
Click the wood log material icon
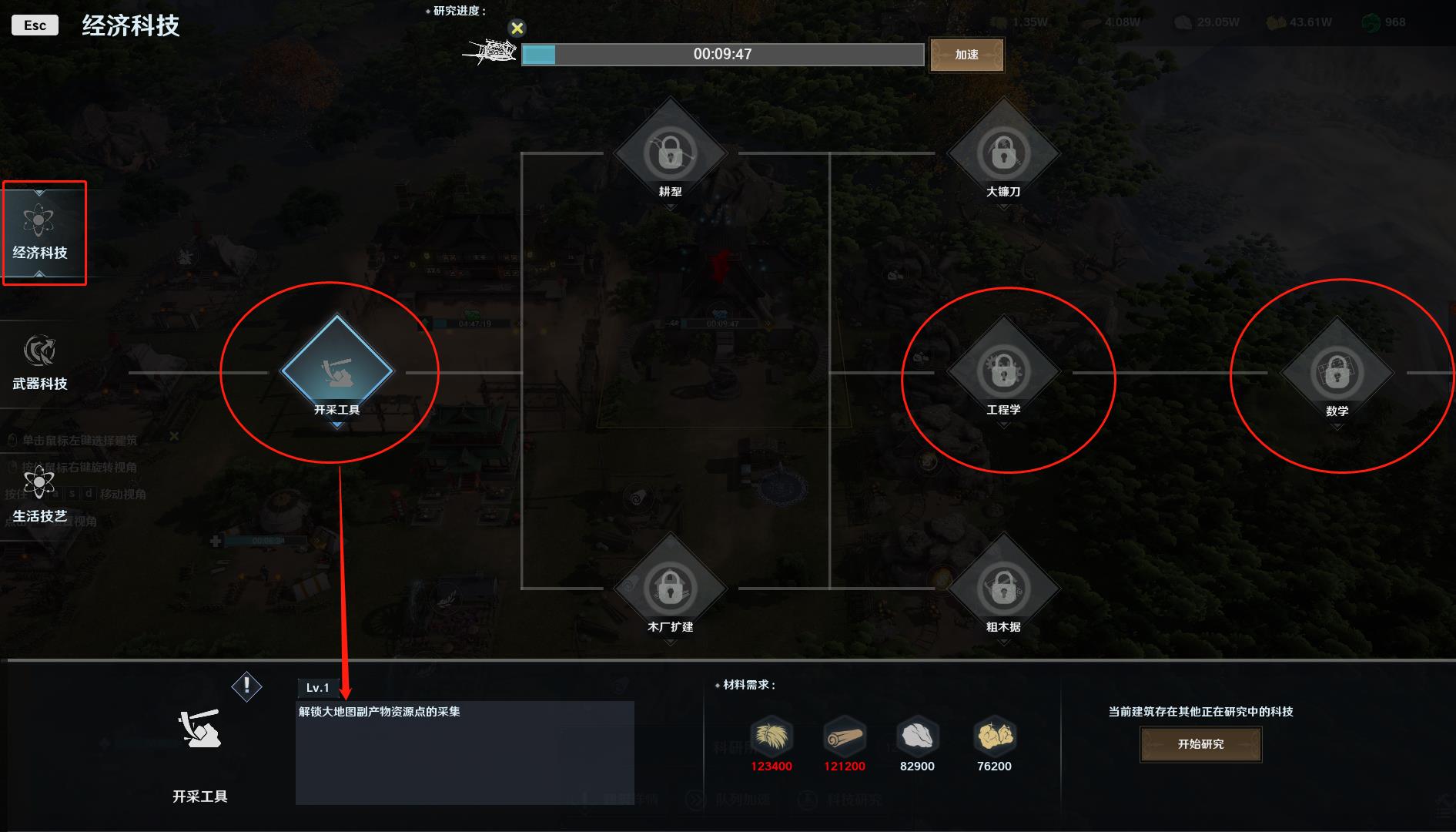[x=844, y=737]
